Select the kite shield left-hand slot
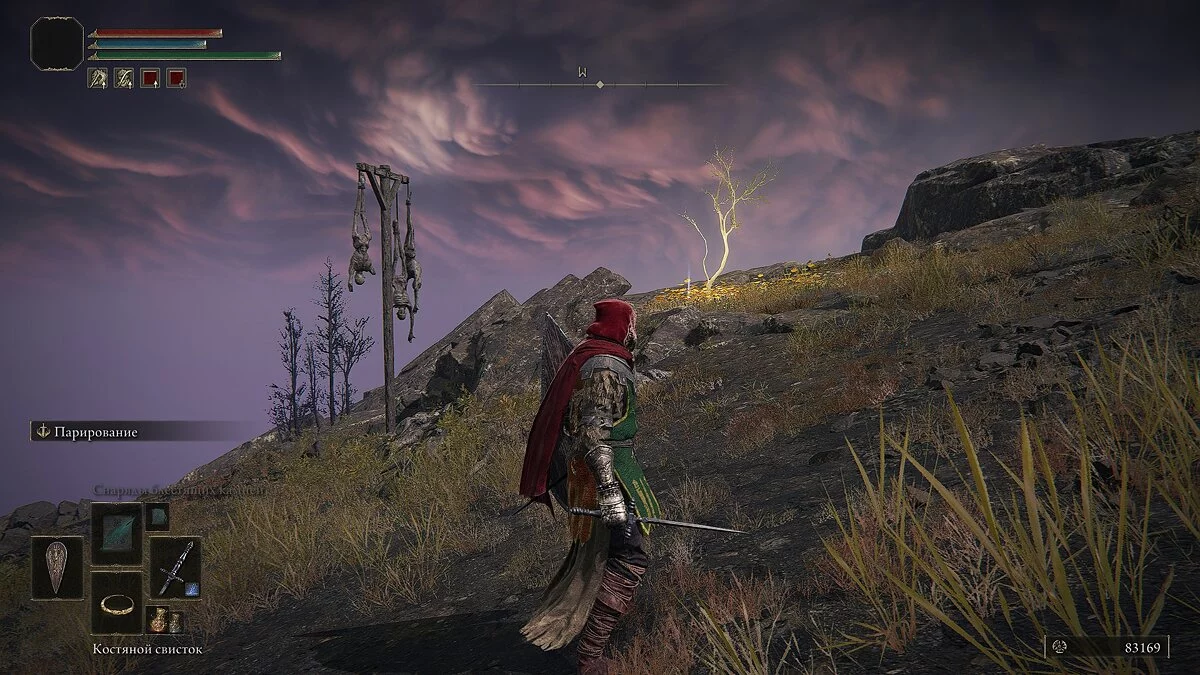 tap(57, 567)
